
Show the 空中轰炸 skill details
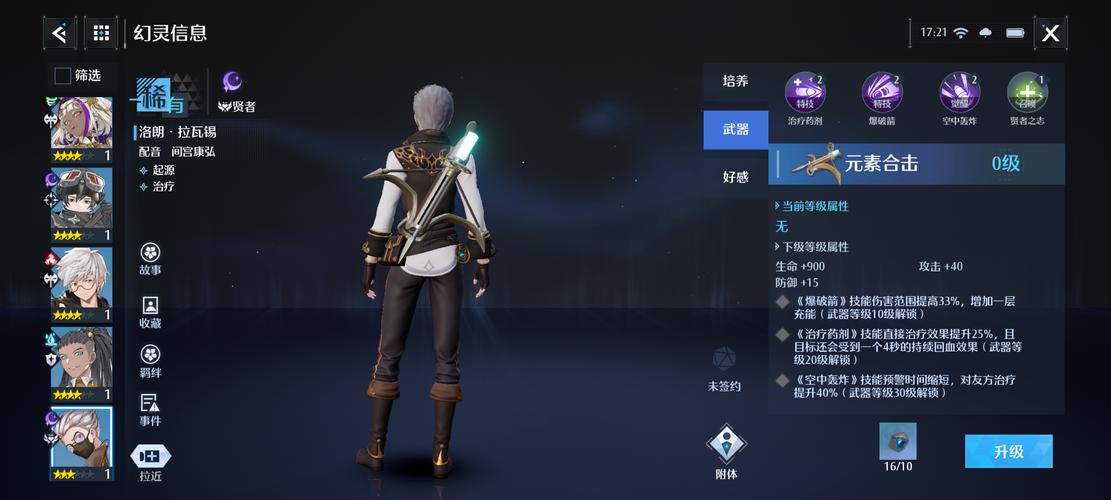point(960,93)
